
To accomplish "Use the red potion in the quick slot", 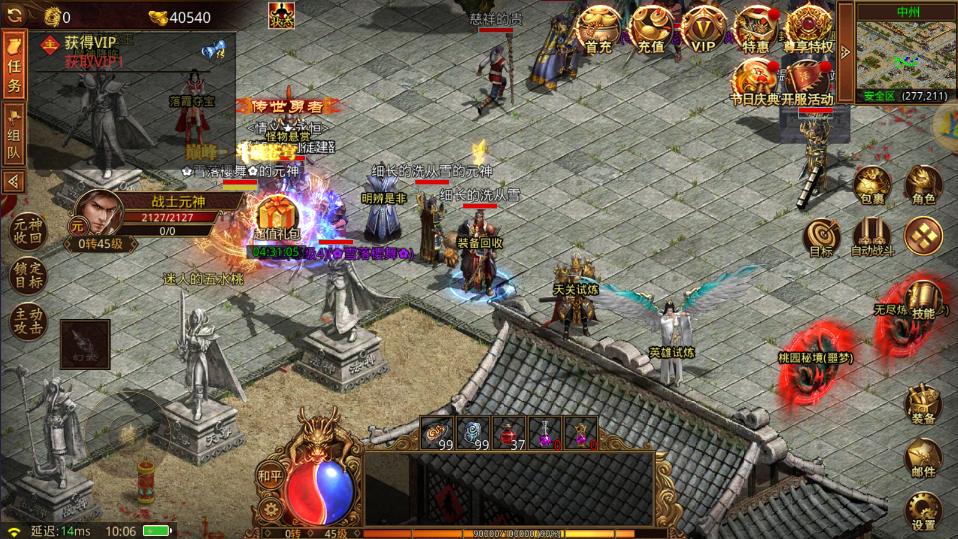I will coord(511,432).
